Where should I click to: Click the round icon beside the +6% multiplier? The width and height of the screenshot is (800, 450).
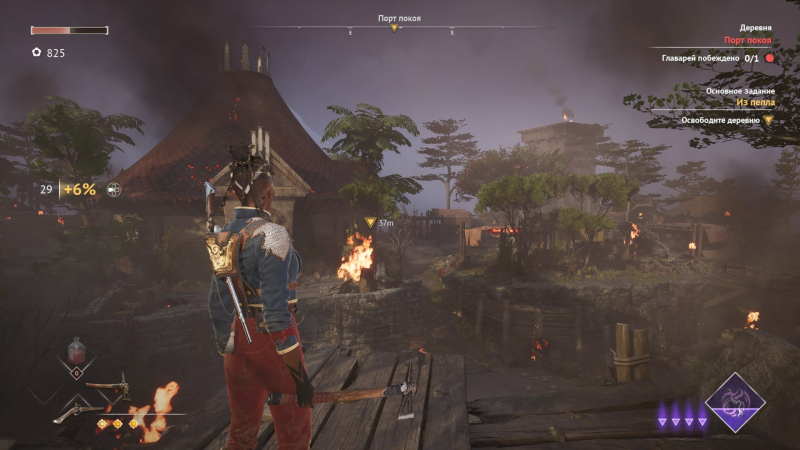[114, 189]
